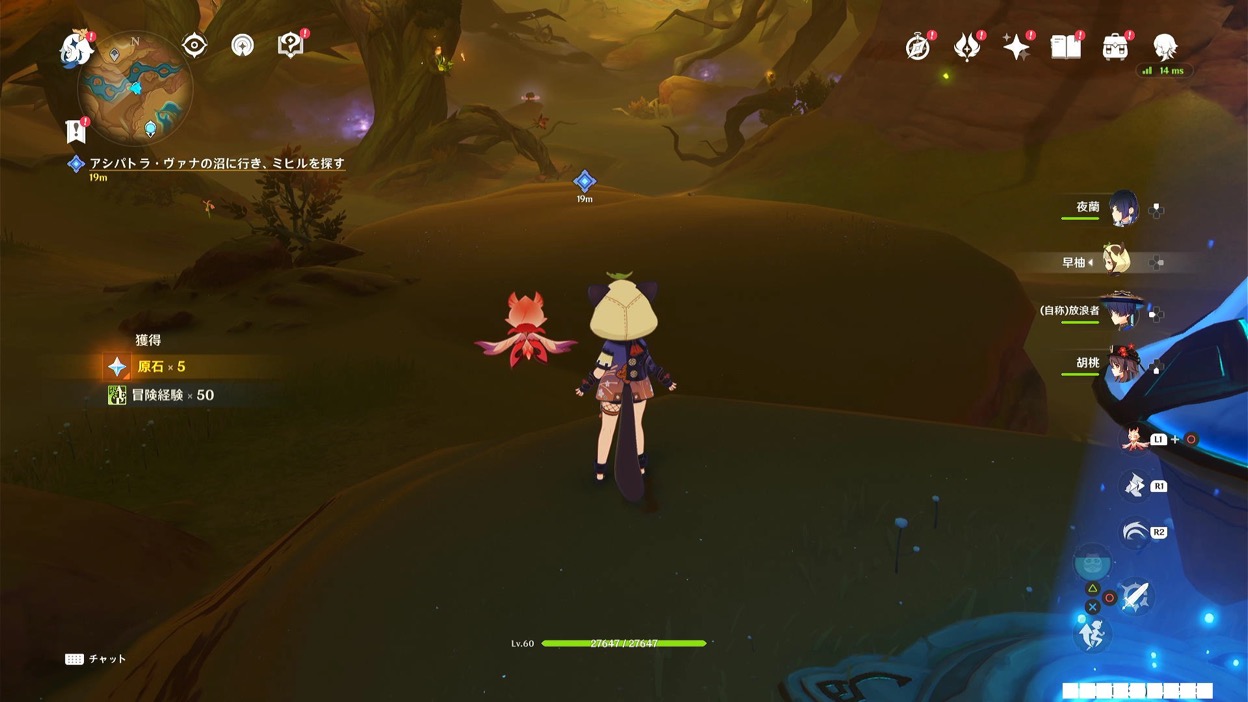Open the character screen head icon
The image size is (1248, 702).
click(1165, 46)
